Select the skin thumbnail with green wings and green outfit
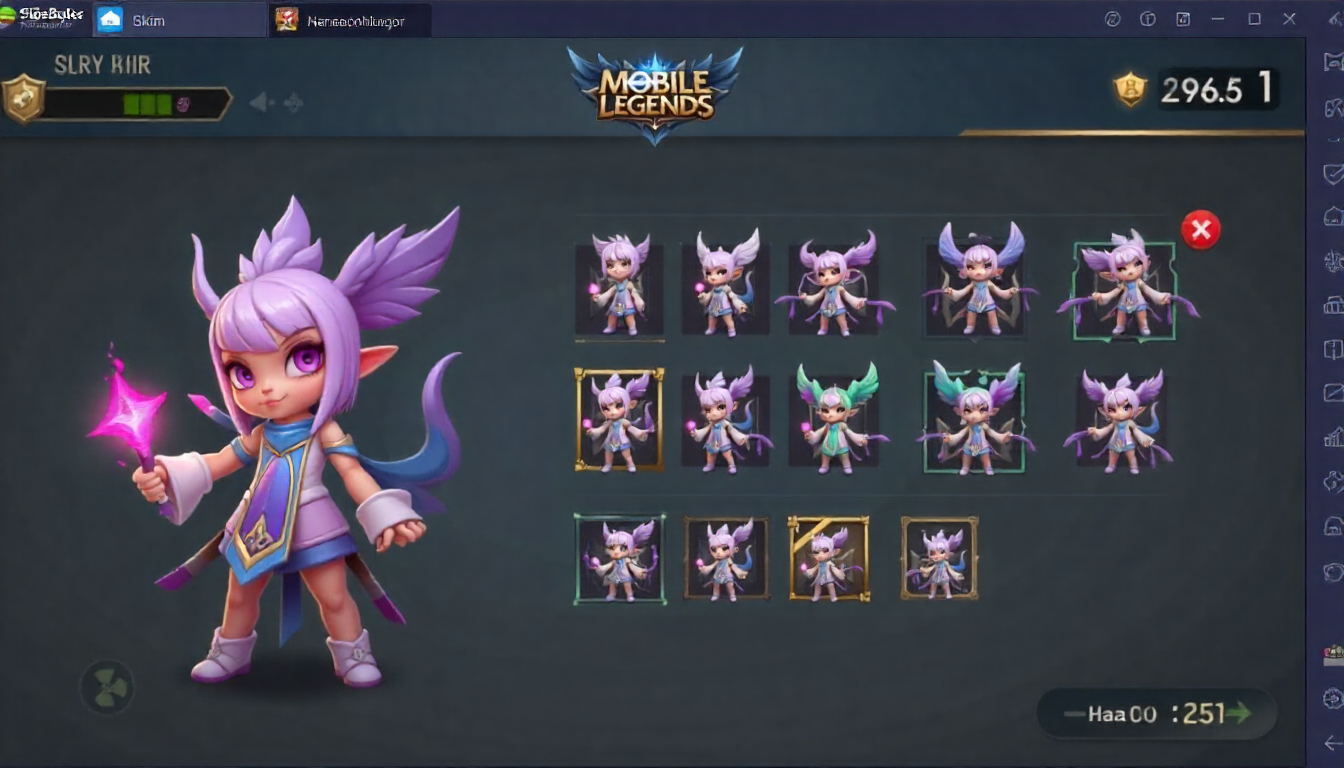This screenshot has height=768, width=1344. coord(837,419)
